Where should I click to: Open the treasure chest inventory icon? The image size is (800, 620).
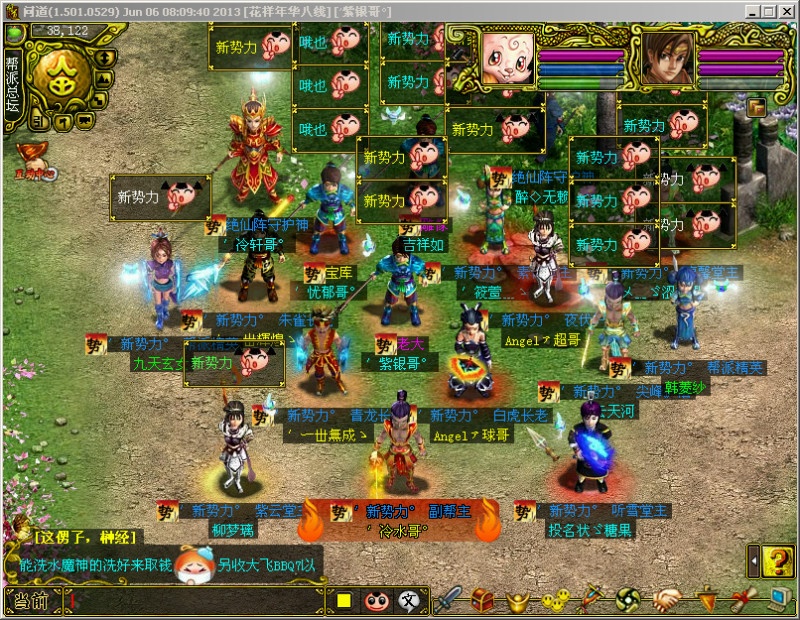tap(484, 600)
